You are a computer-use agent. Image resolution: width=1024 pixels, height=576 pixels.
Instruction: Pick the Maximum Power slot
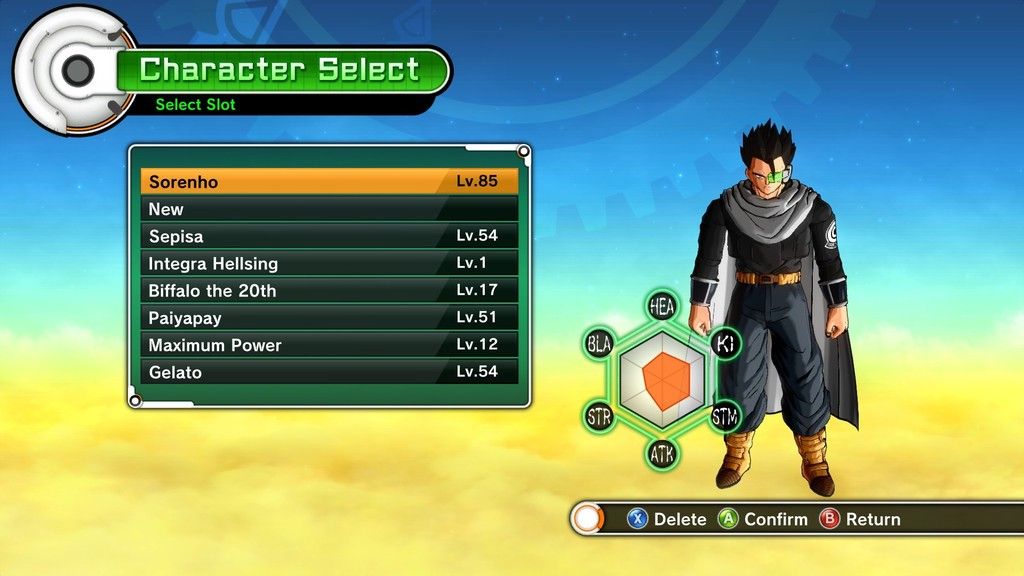click(329, 344)
